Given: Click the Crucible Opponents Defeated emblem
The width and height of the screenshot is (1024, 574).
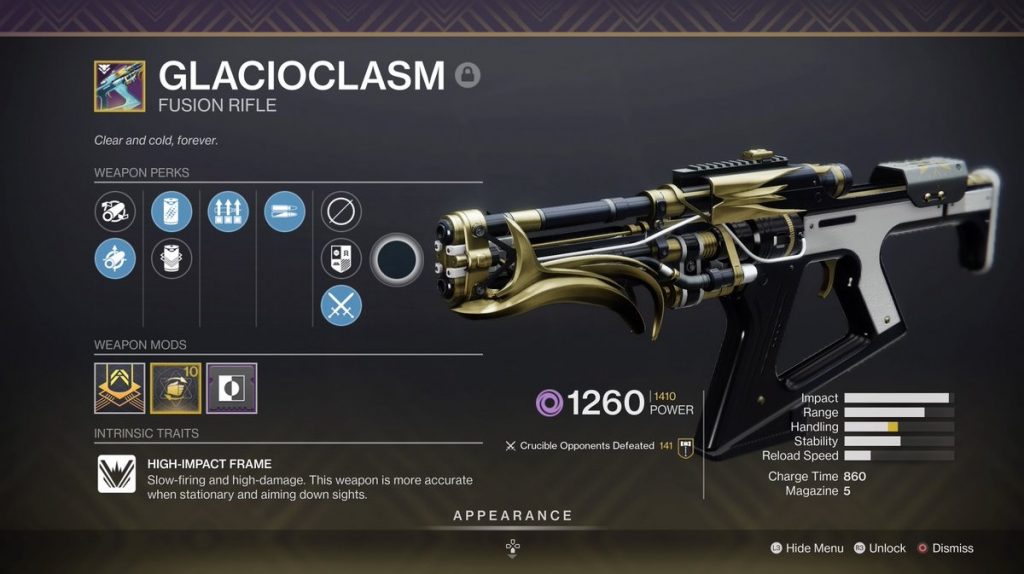Looking at the screenshot, I should (x=686, y=446).
